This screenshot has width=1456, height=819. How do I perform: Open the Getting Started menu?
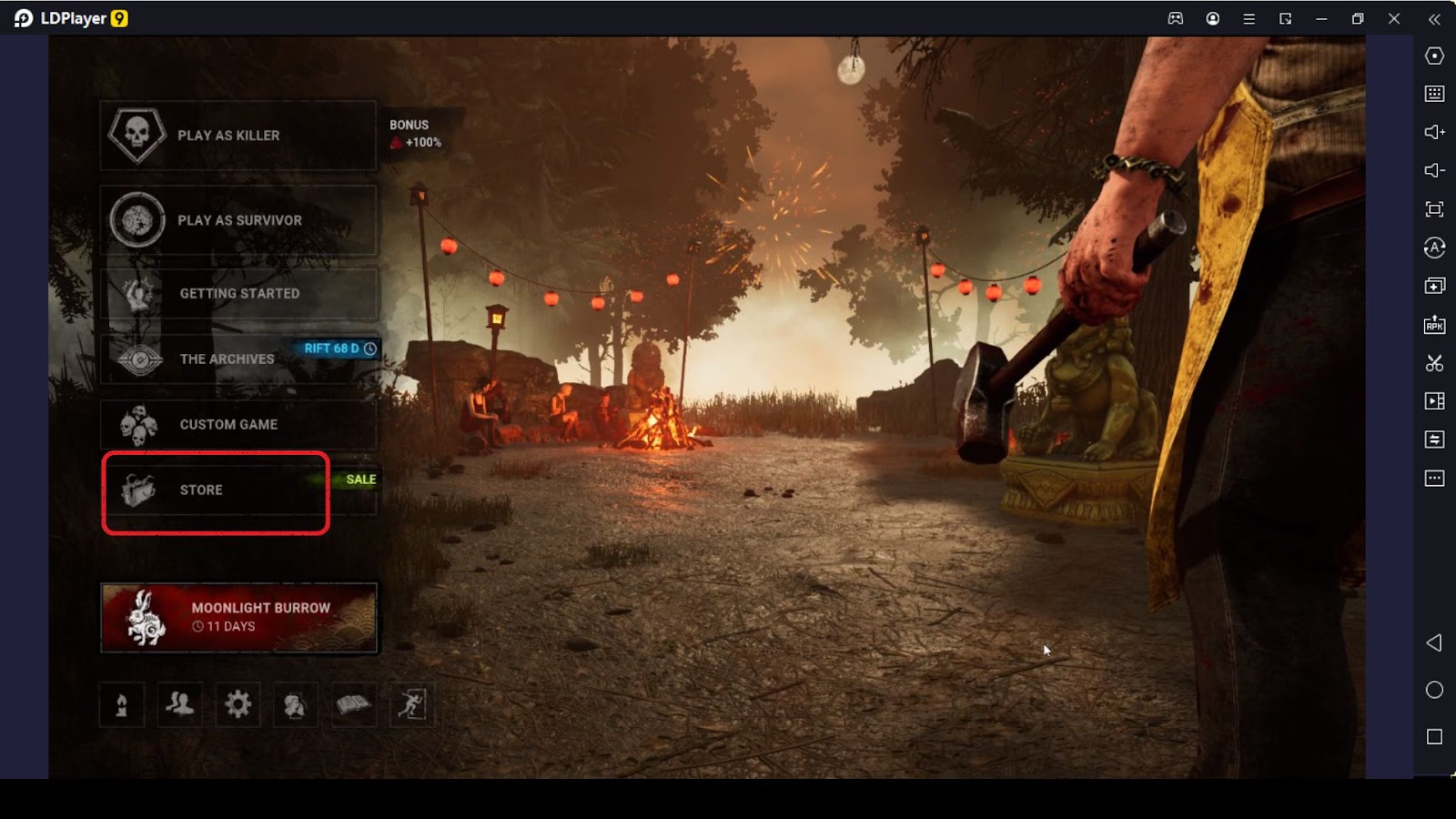238,293
